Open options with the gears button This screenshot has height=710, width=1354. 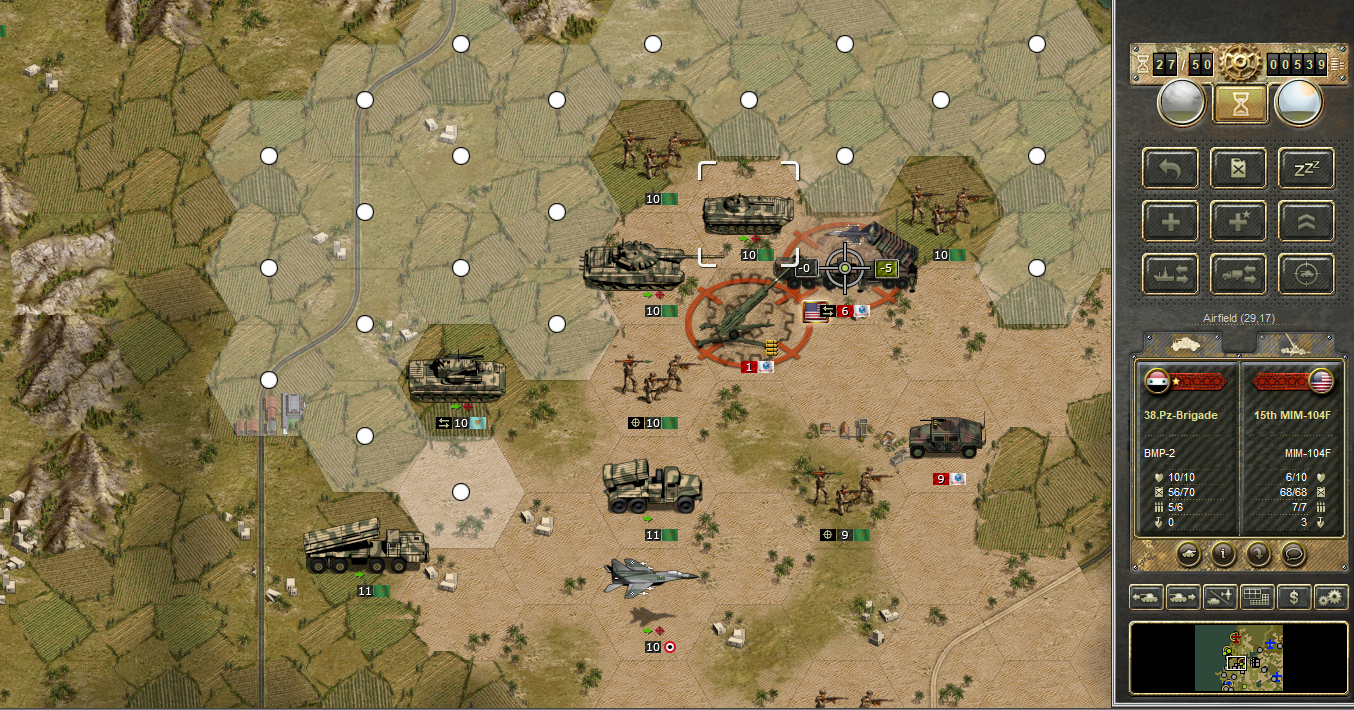[1331, 598]
